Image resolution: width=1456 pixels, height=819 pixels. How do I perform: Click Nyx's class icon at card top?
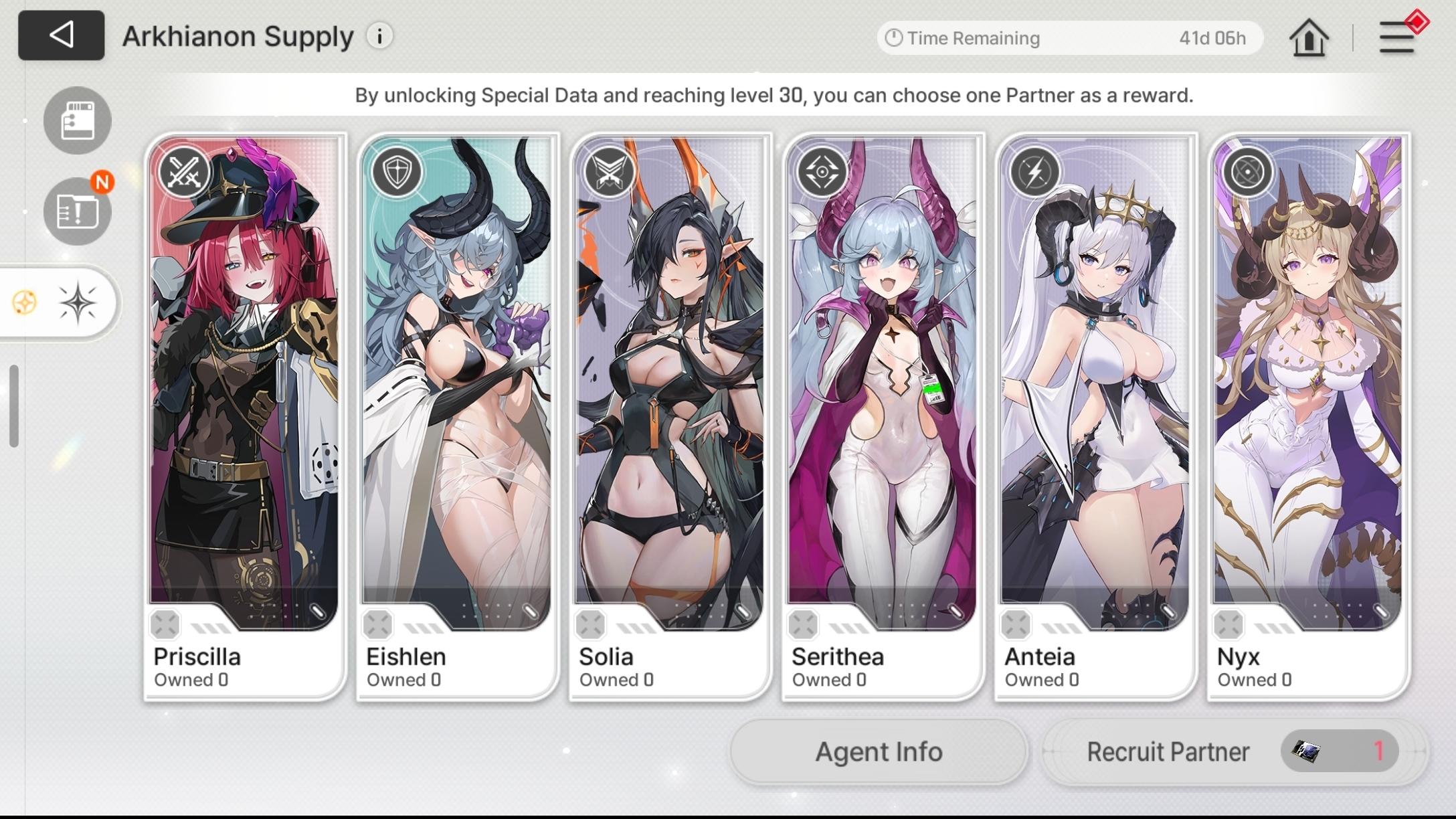[x=1247, y=171]
